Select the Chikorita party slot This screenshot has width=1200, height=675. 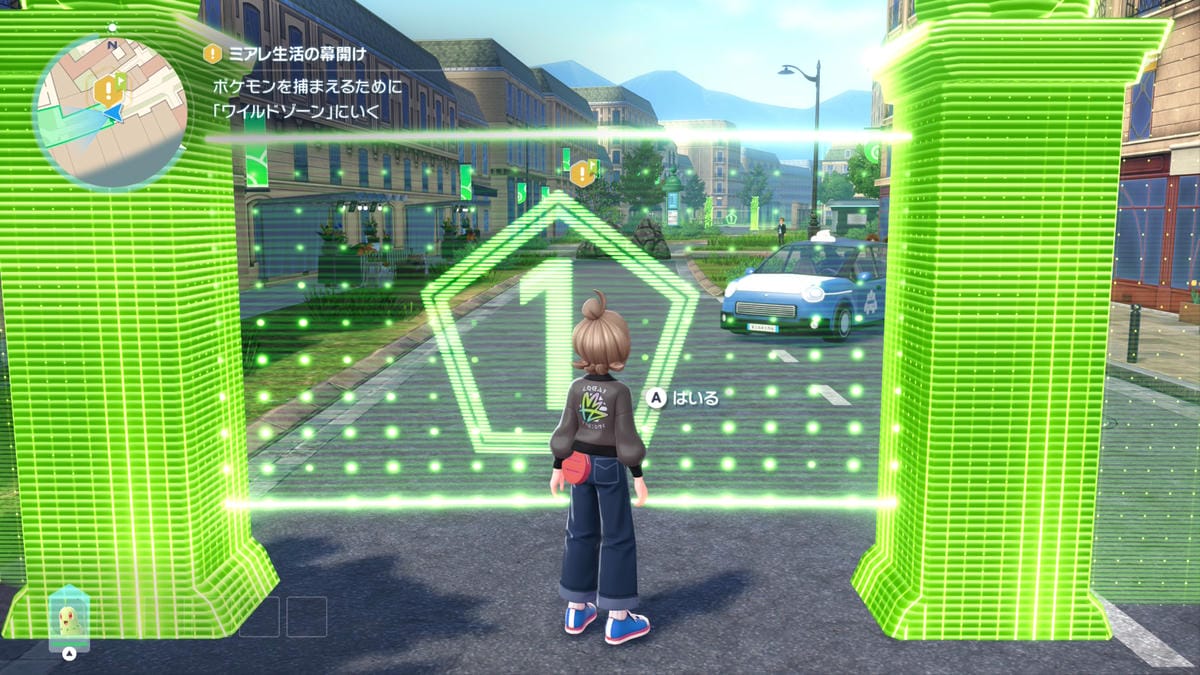coord(69,620)
